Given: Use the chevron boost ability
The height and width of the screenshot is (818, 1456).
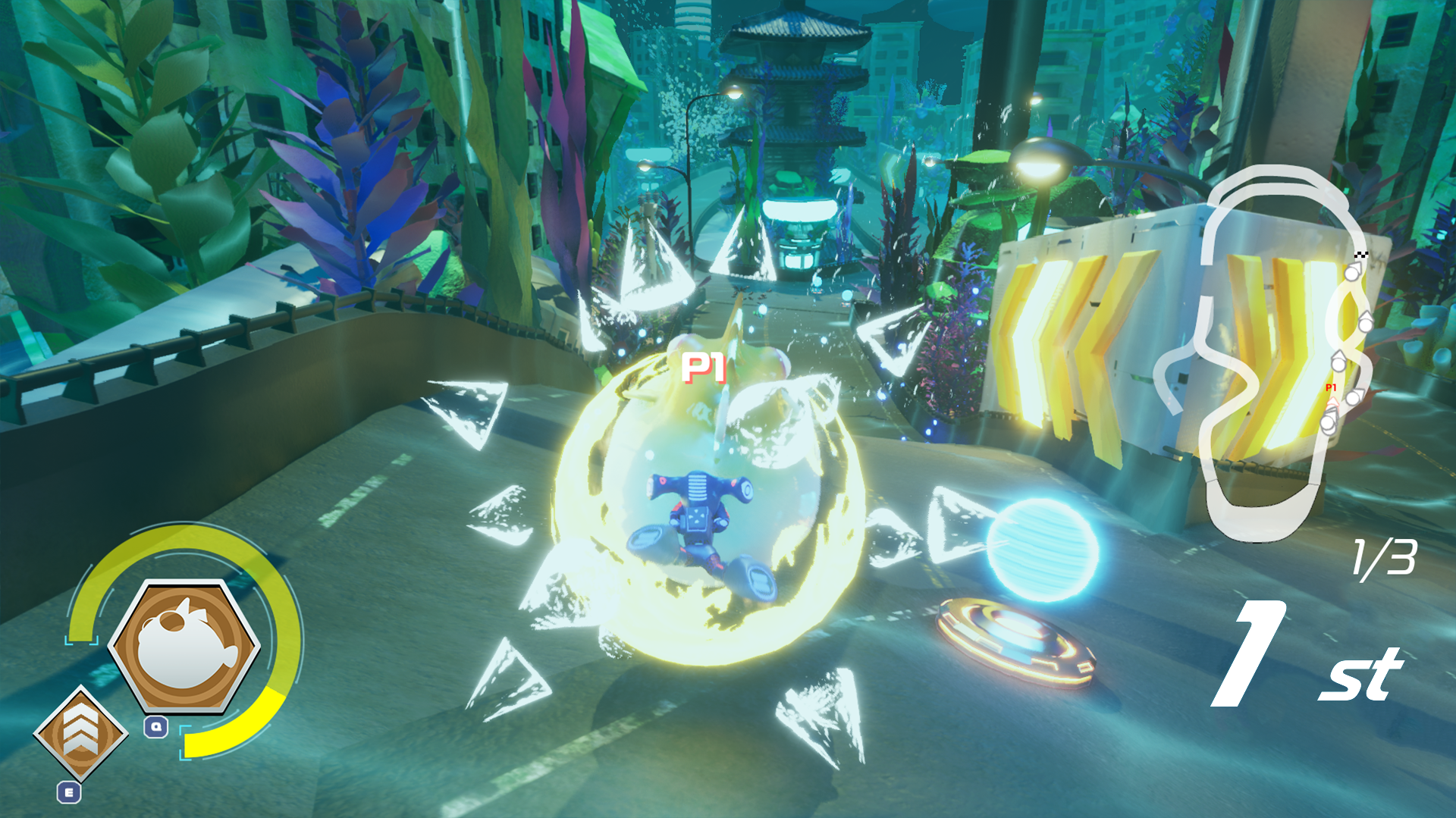Looking at the screenshot, I should (80, 733).
